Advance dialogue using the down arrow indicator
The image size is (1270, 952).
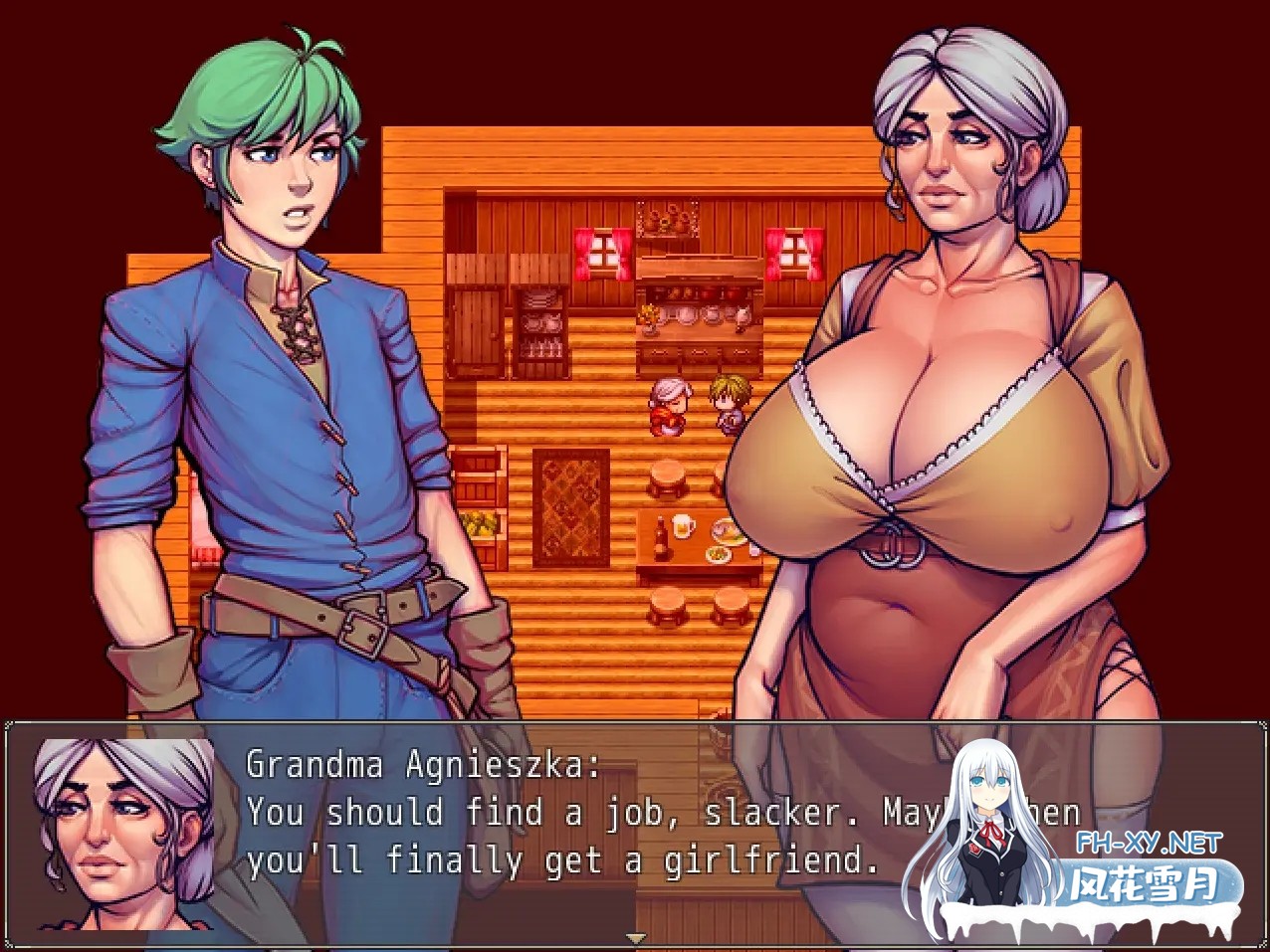[635, 937]
